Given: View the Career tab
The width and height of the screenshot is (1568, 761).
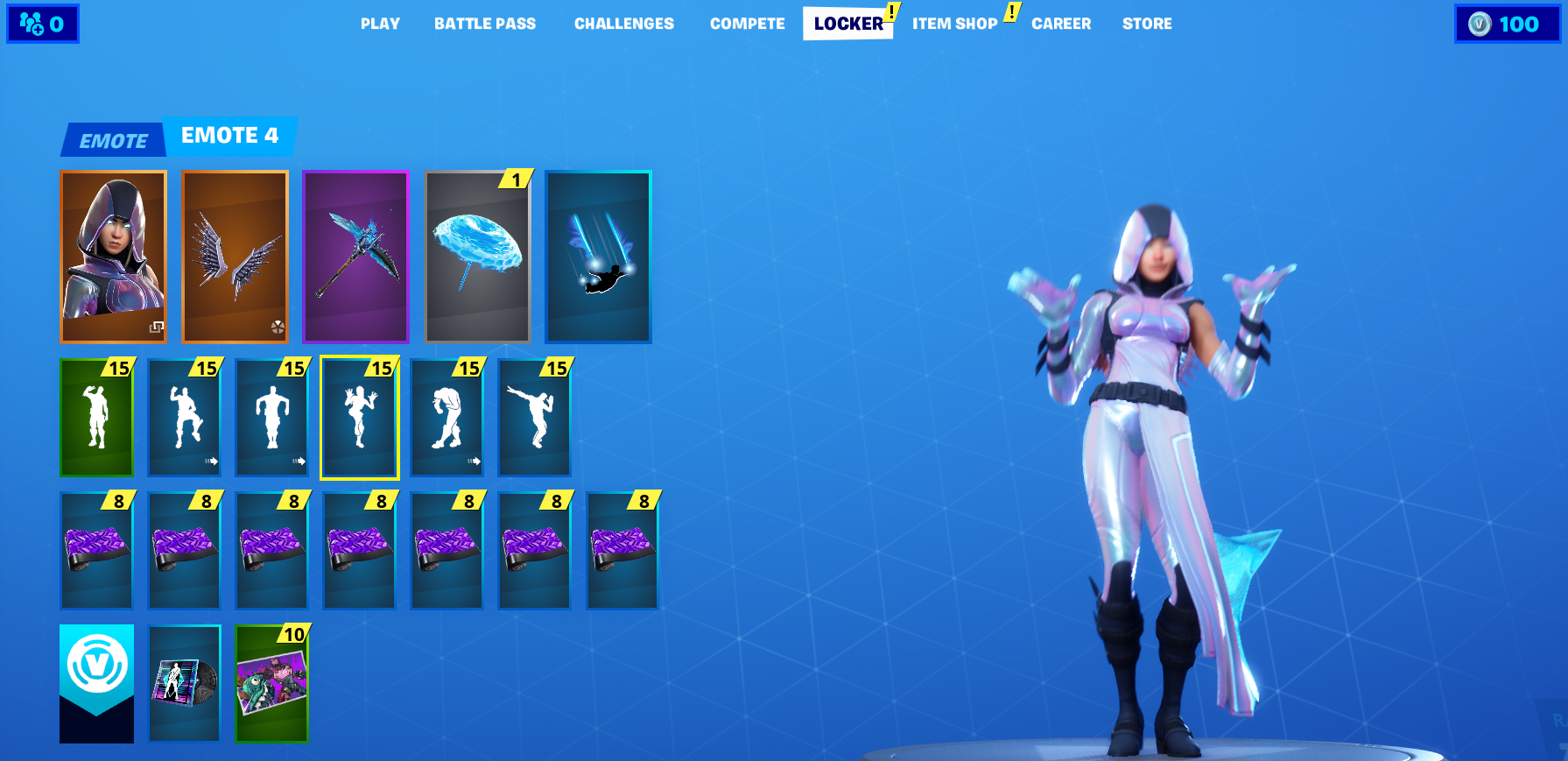Looking at the screenshot, I should point(1060,24).
